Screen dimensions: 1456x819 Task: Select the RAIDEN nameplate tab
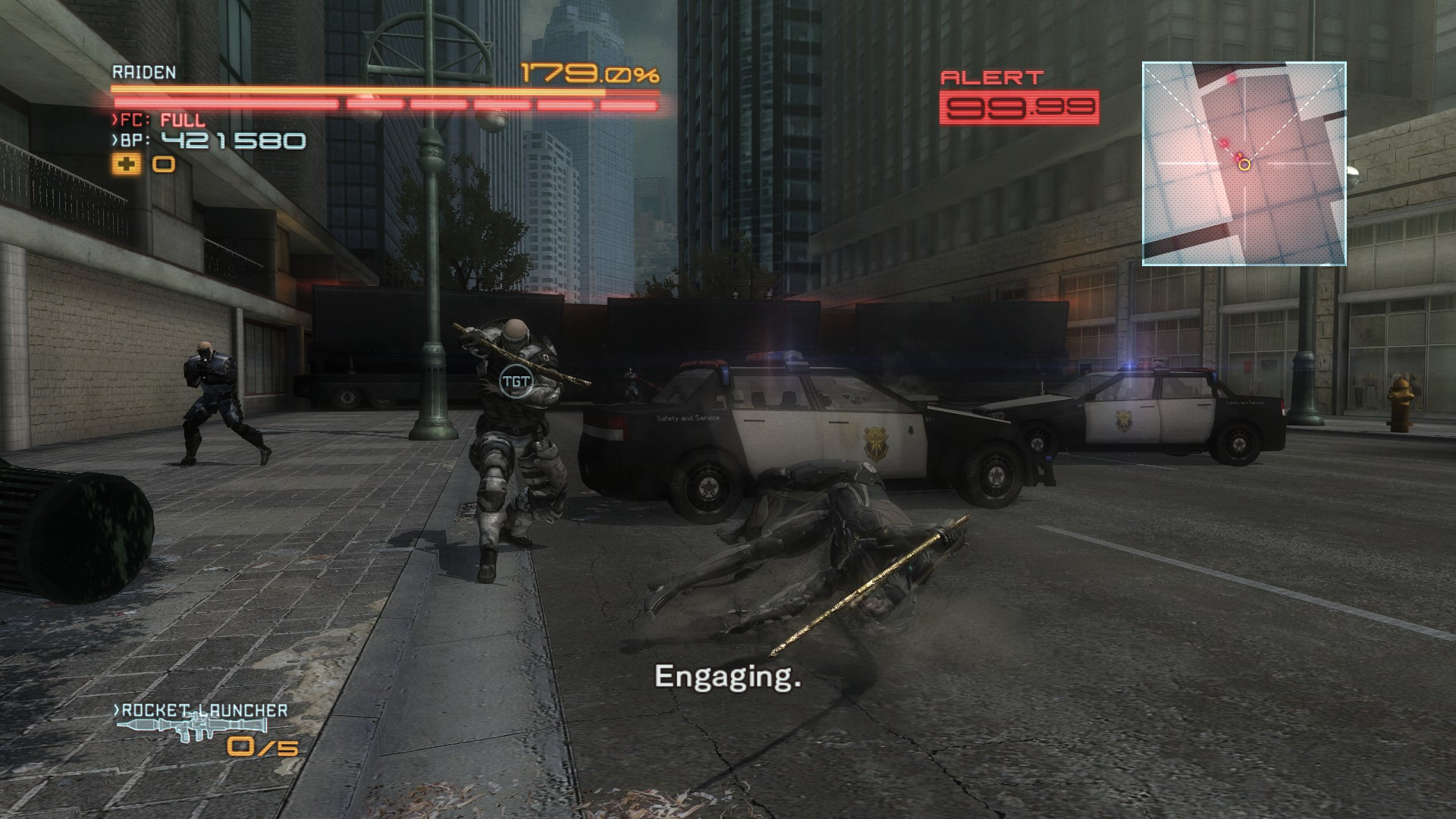click(144, 74)
